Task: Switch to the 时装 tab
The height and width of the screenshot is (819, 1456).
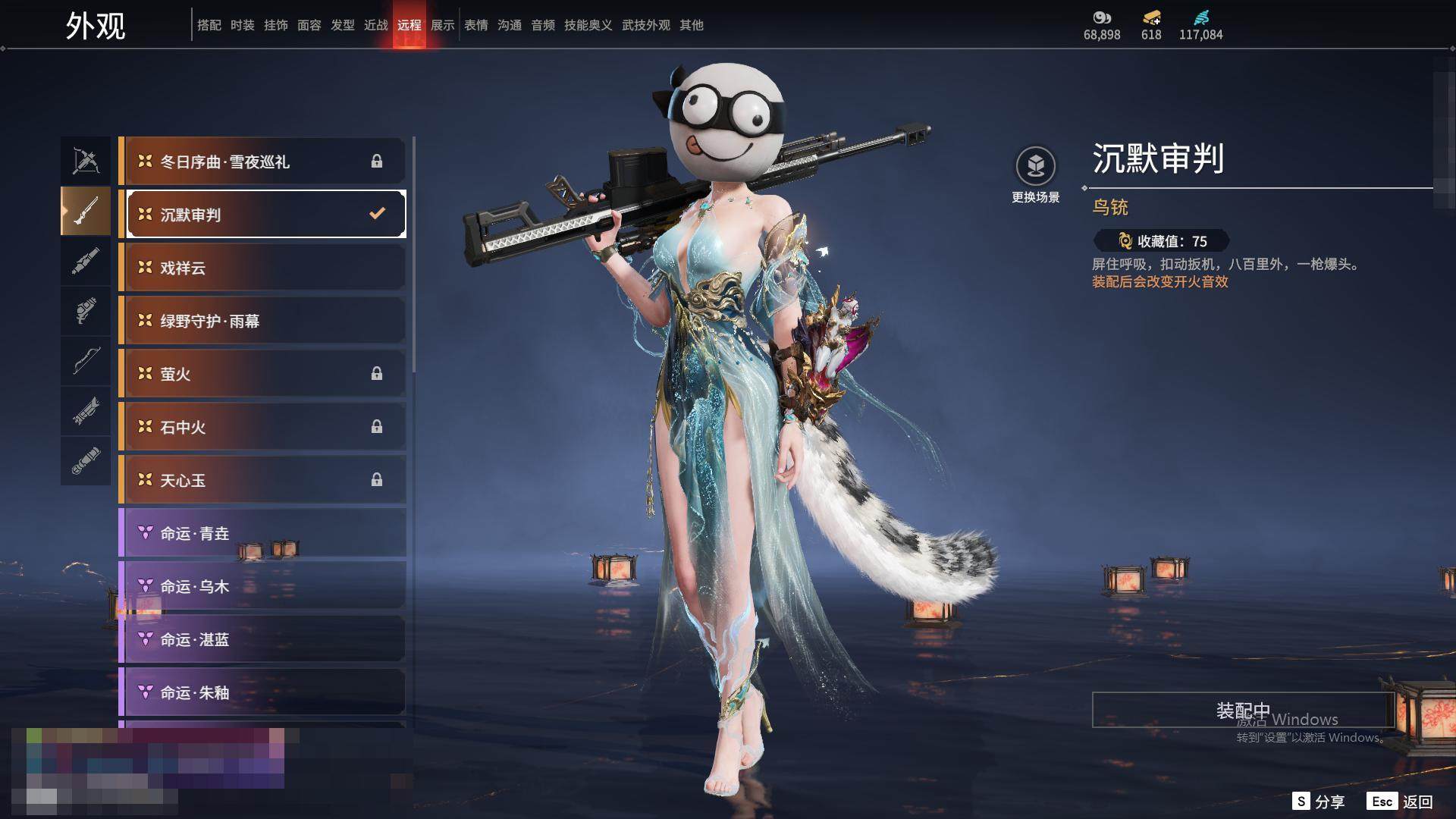Action: 243,25
